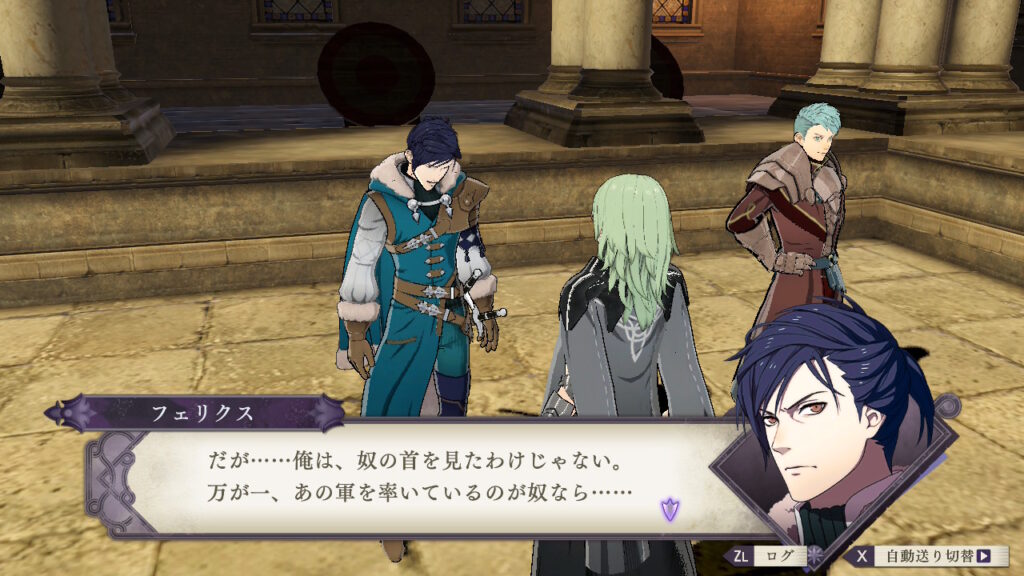
Task: Advance dialogue with the purple arrow indicator
Action: [x=668, y=511]
